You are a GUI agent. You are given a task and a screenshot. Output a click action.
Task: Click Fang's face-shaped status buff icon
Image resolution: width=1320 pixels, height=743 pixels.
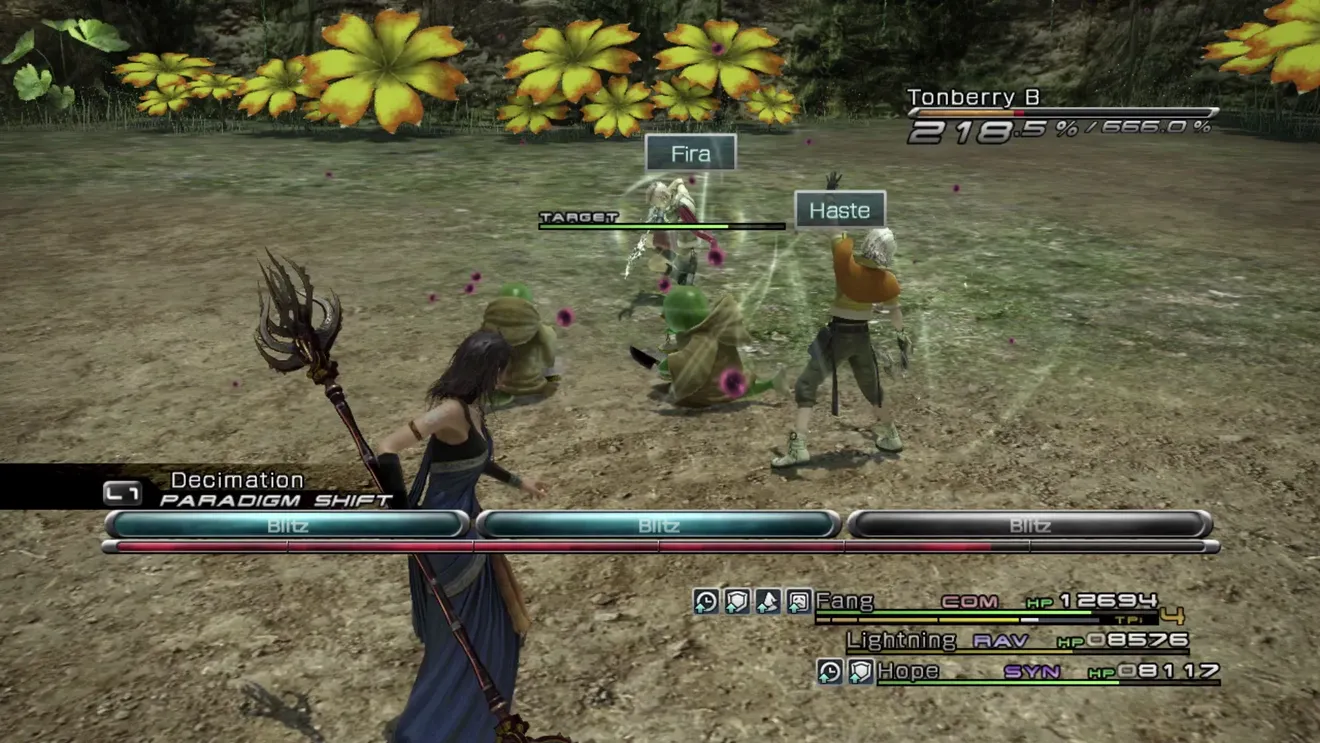(x=798, y=601)
